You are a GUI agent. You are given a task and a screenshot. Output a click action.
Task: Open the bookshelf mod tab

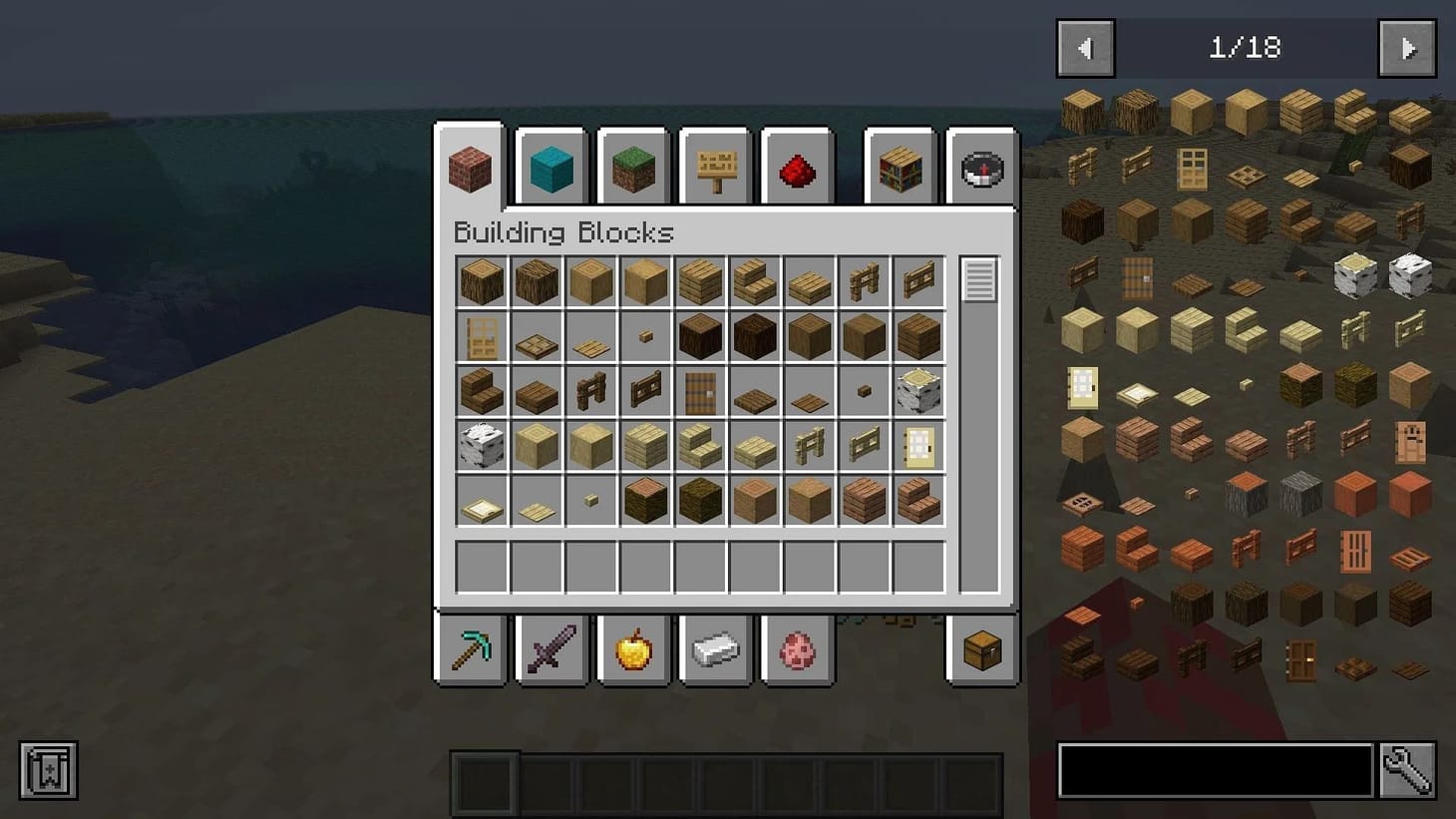(900, 168)
